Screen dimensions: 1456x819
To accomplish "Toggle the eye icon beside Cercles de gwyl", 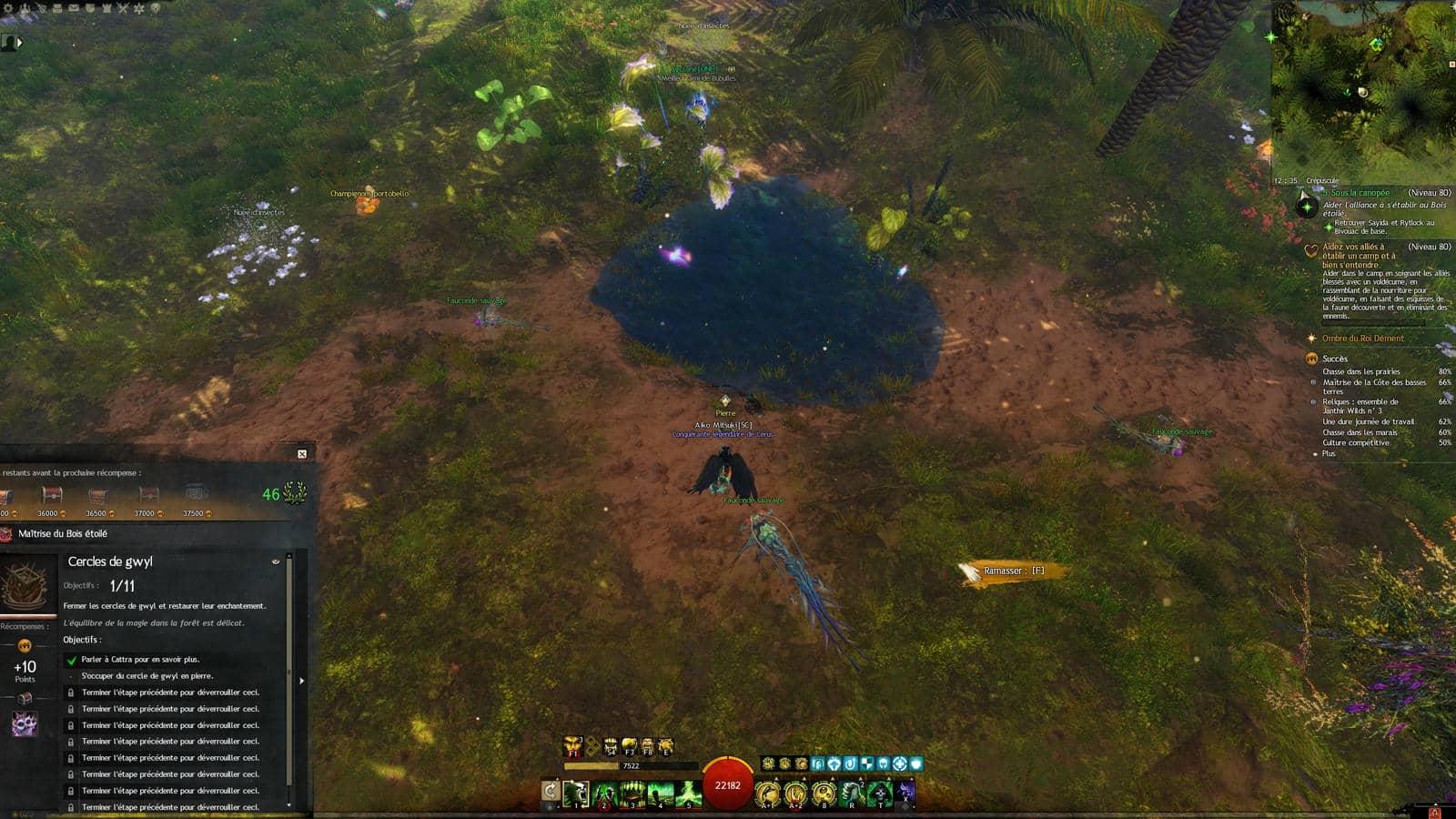I will 276,561.
